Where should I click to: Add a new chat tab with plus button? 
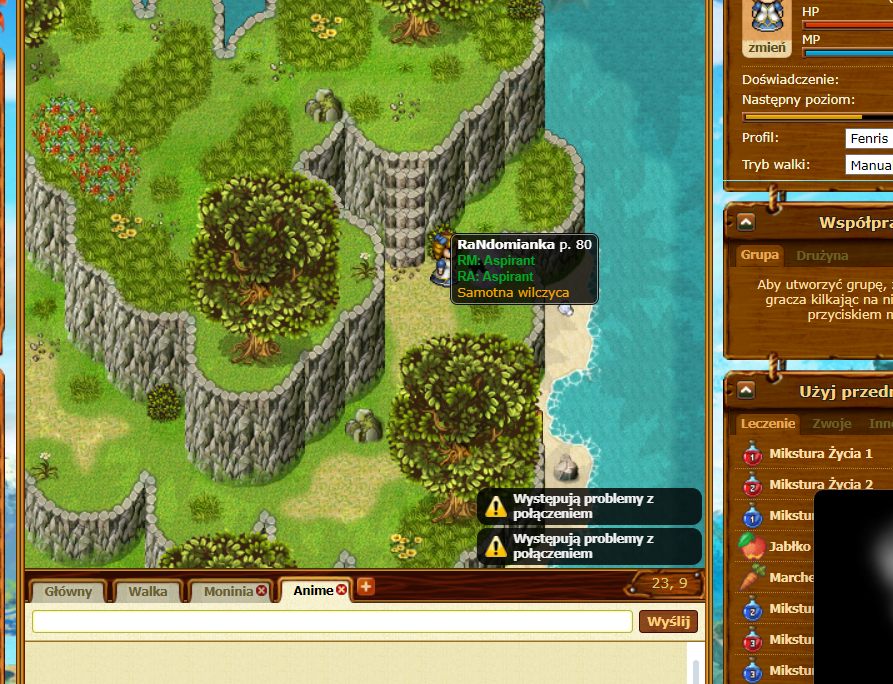pyautogui.click(x=366, y=586)
